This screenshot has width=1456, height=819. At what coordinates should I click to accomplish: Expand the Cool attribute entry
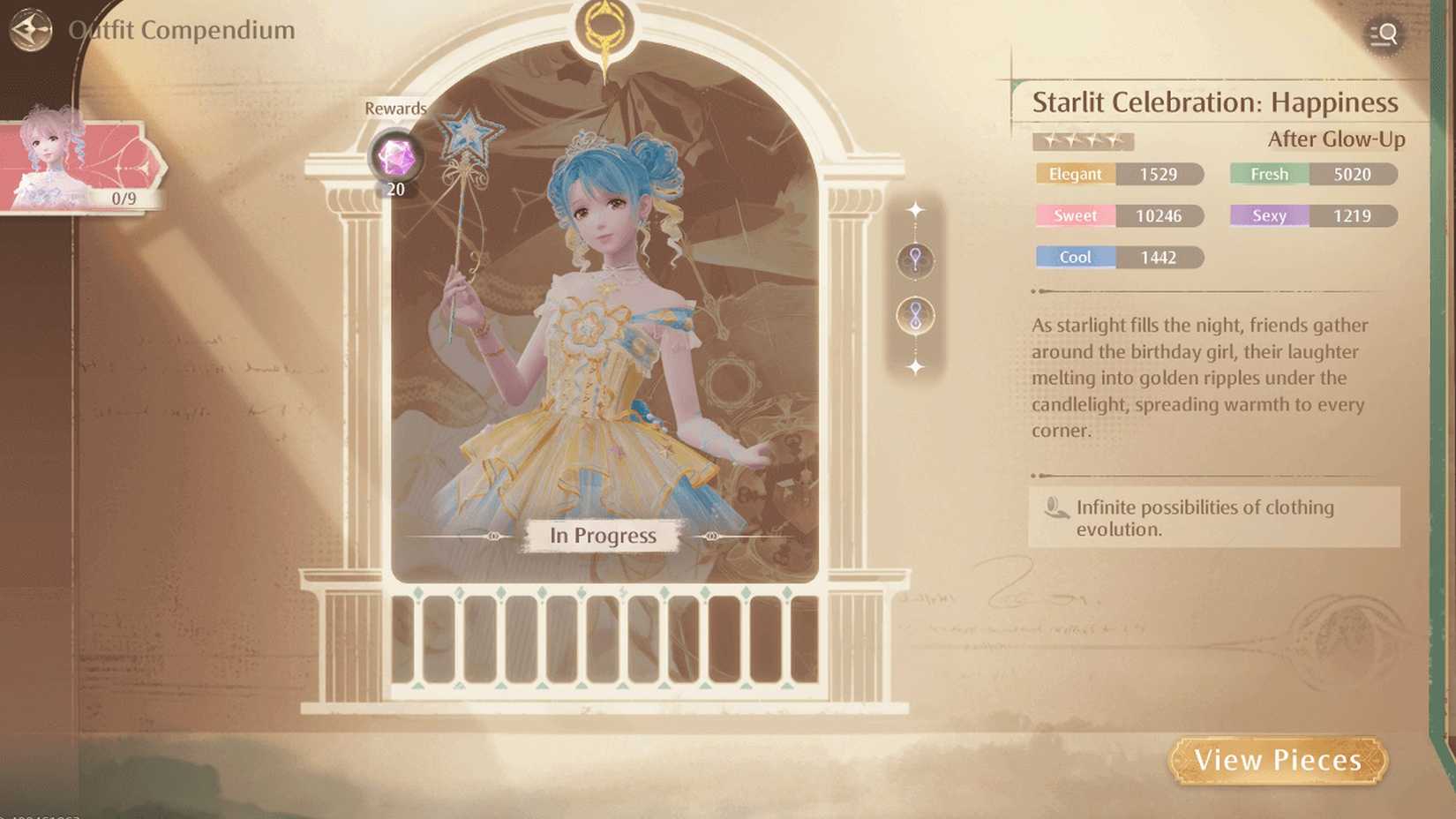(x=1119, y=258)
